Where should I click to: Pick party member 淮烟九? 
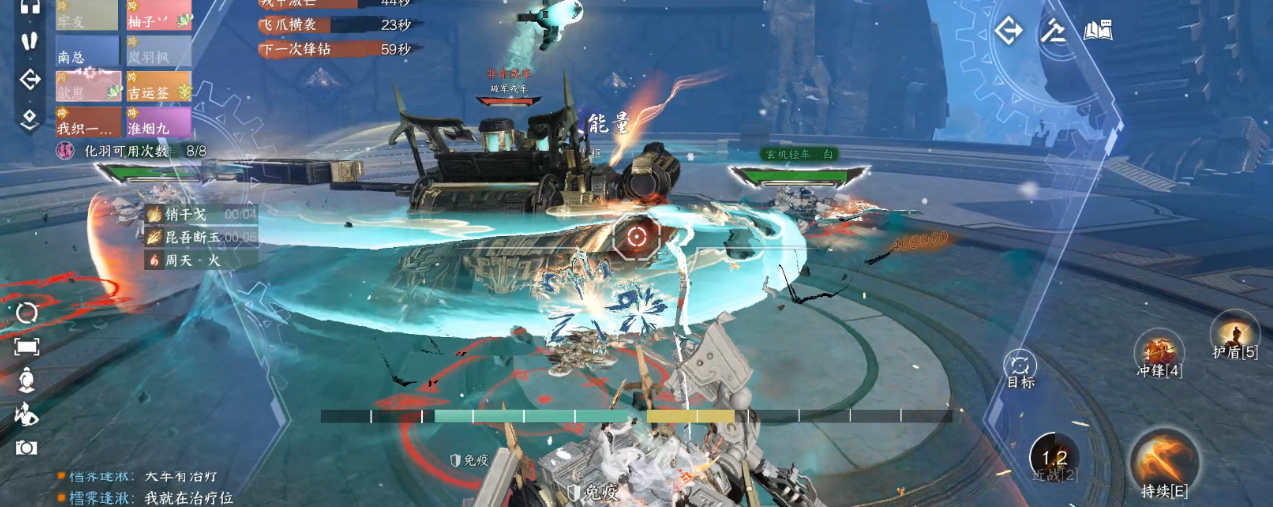[x=158, y=122]
